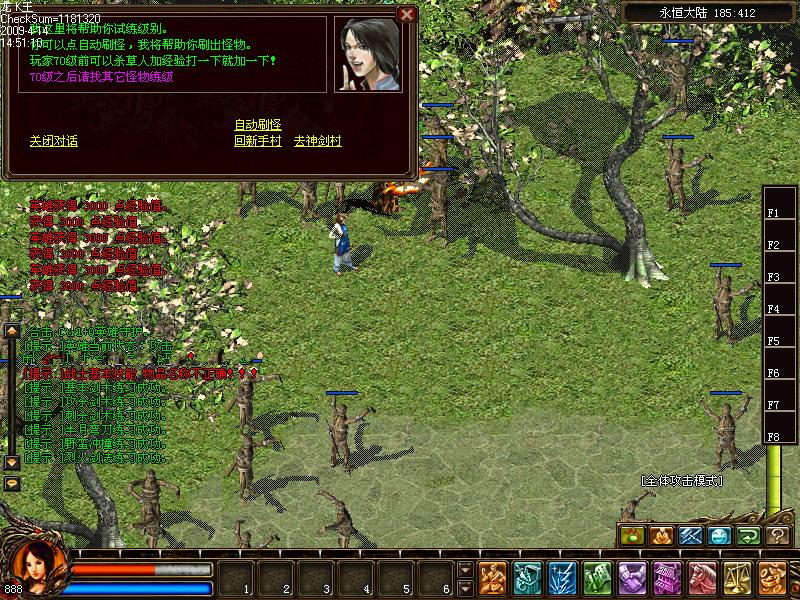
Task: Click the purple handshake icon
Action: (632, 578)
